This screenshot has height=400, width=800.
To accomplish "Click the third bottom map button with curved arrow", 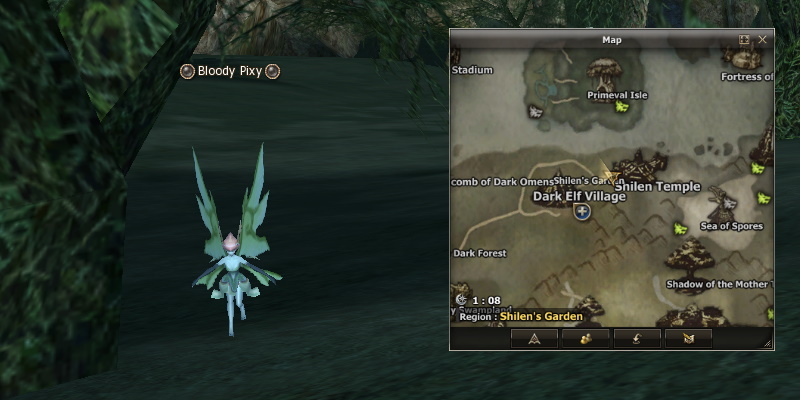I will coord(637,338).
